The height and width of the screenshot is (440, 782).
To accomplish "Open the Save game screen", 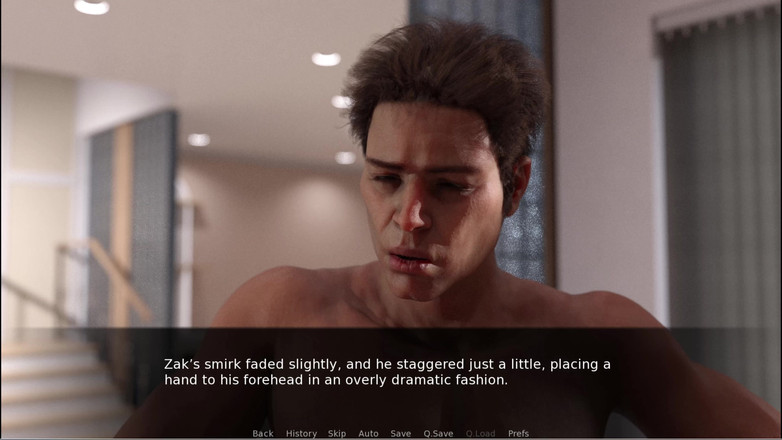I will 400,433.
